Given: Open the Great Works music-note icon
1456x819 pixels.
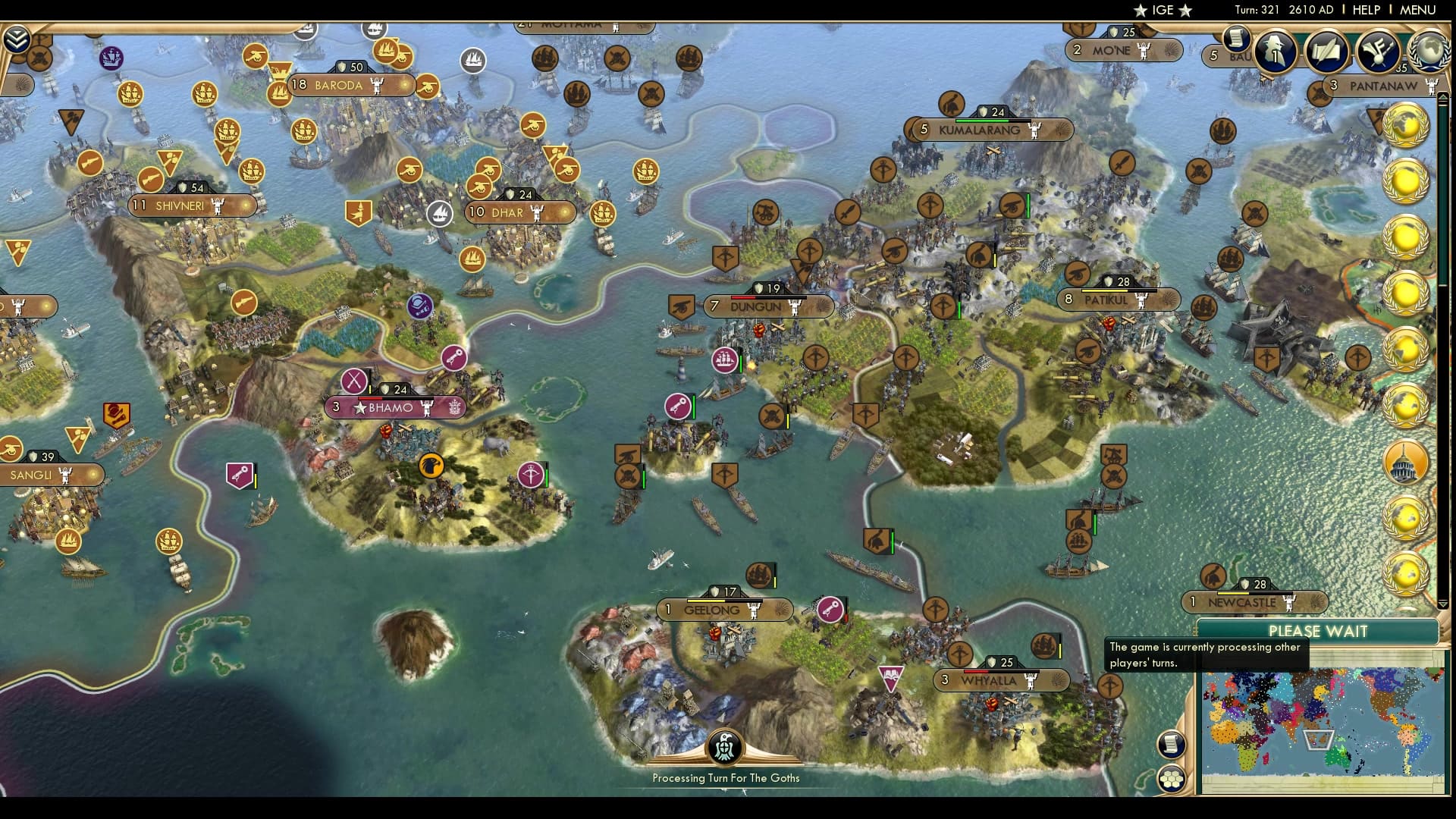Looking at the screenshot, I should click(x=1376, y=52).
